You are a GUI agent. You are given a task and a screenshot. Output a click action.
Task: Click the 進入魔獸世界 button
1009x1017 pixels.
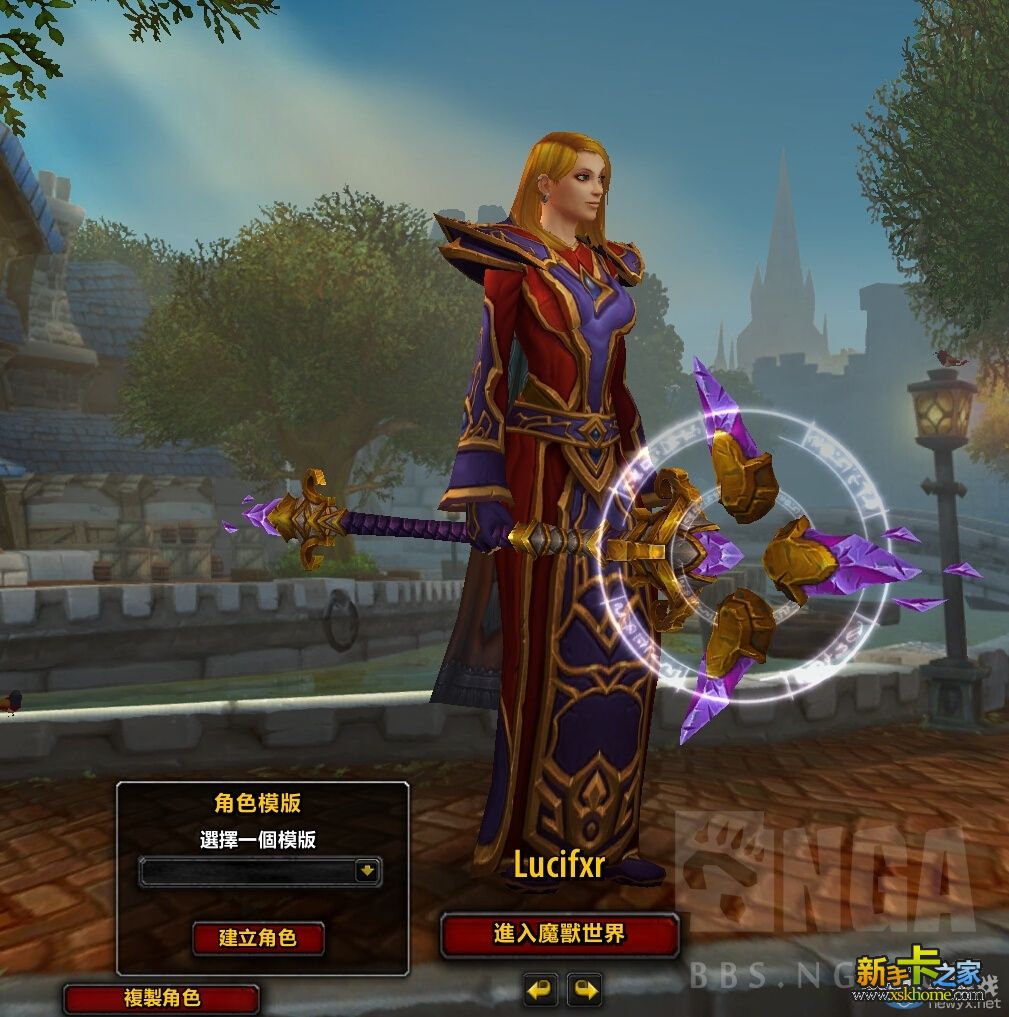(559, 935)
